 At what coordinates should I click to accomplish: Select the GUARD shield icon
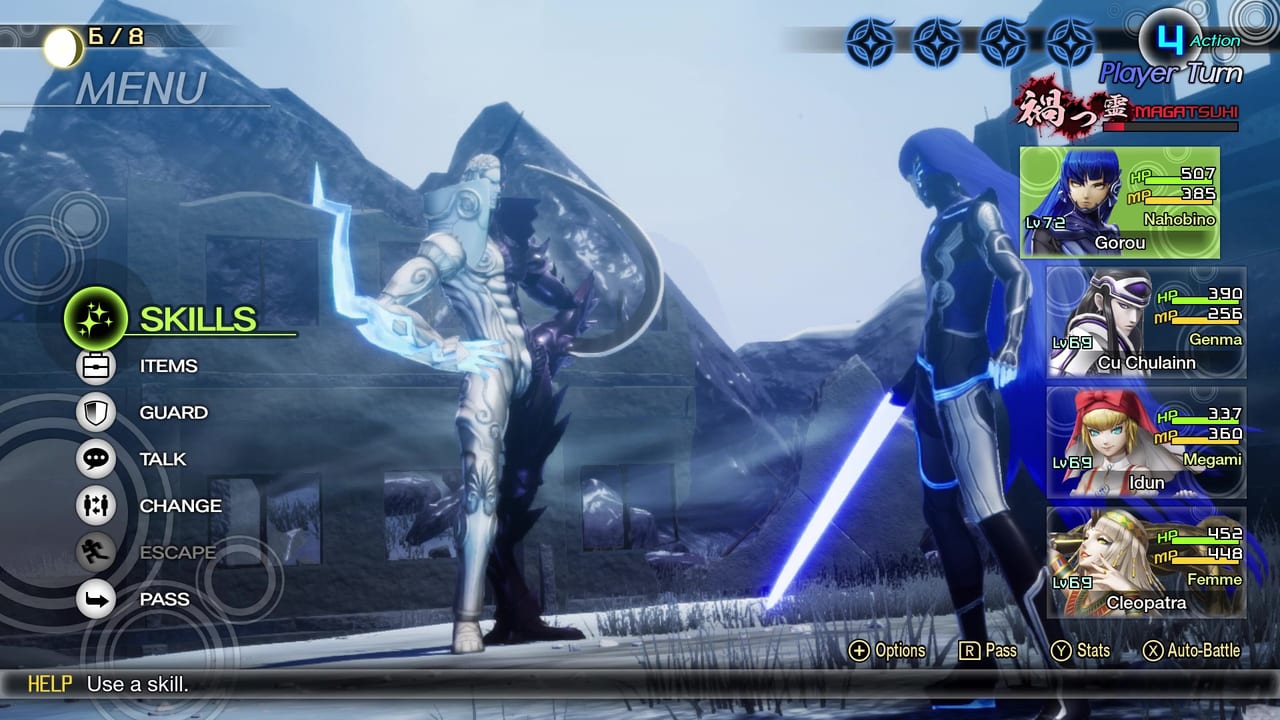coord(96,412)
